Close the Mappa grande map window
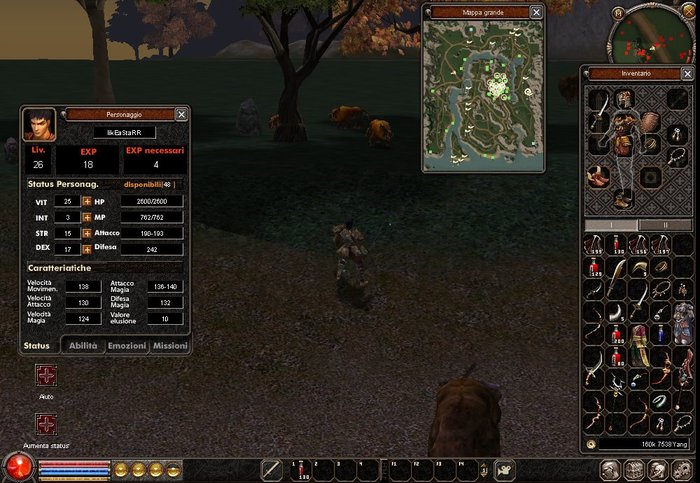This screenshot has height=483, width=700. 537,12
